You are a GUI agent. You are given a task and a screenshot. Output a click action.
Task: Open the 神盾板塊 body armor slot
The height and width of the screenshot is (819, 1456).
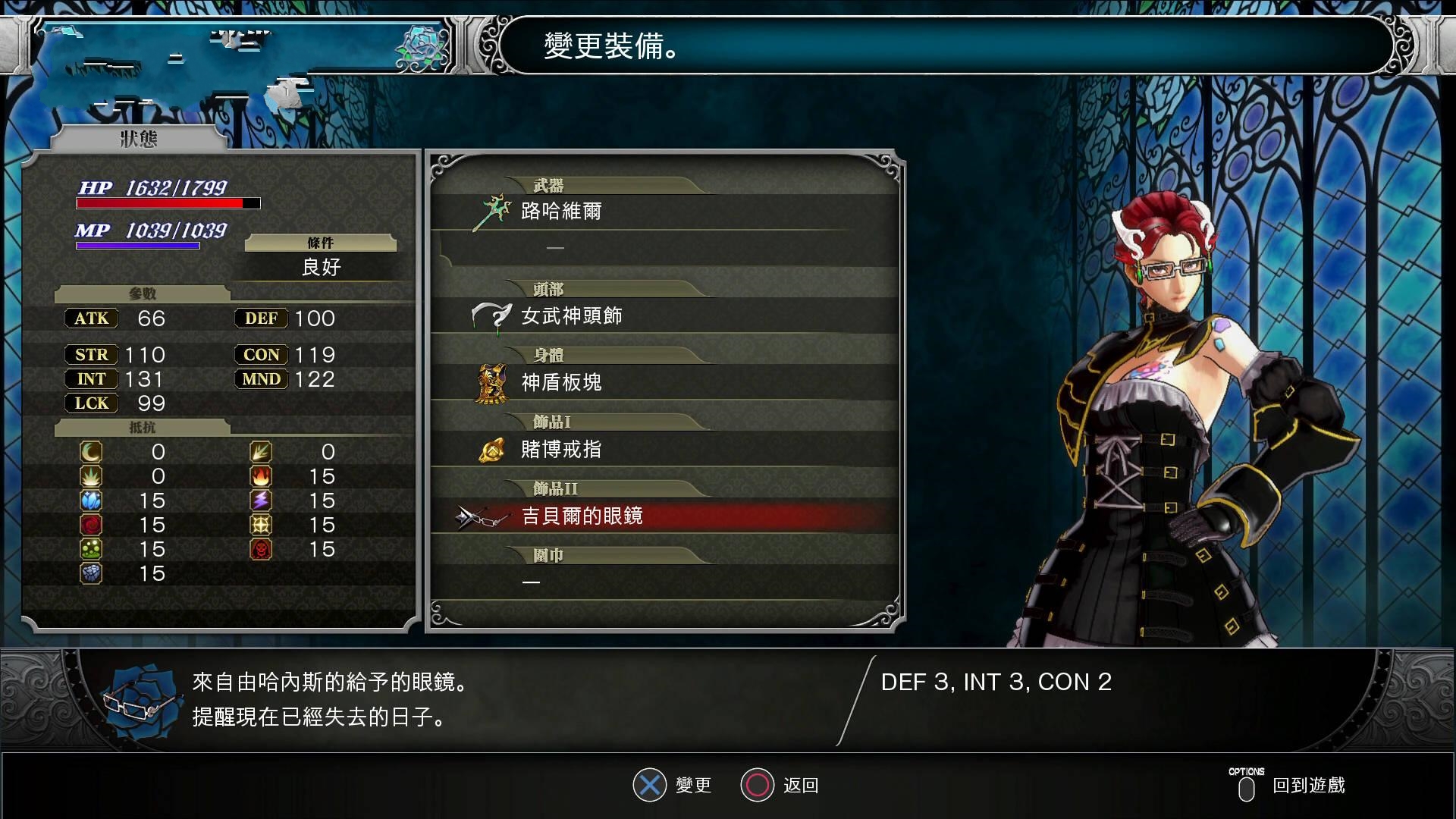[561, 383]
